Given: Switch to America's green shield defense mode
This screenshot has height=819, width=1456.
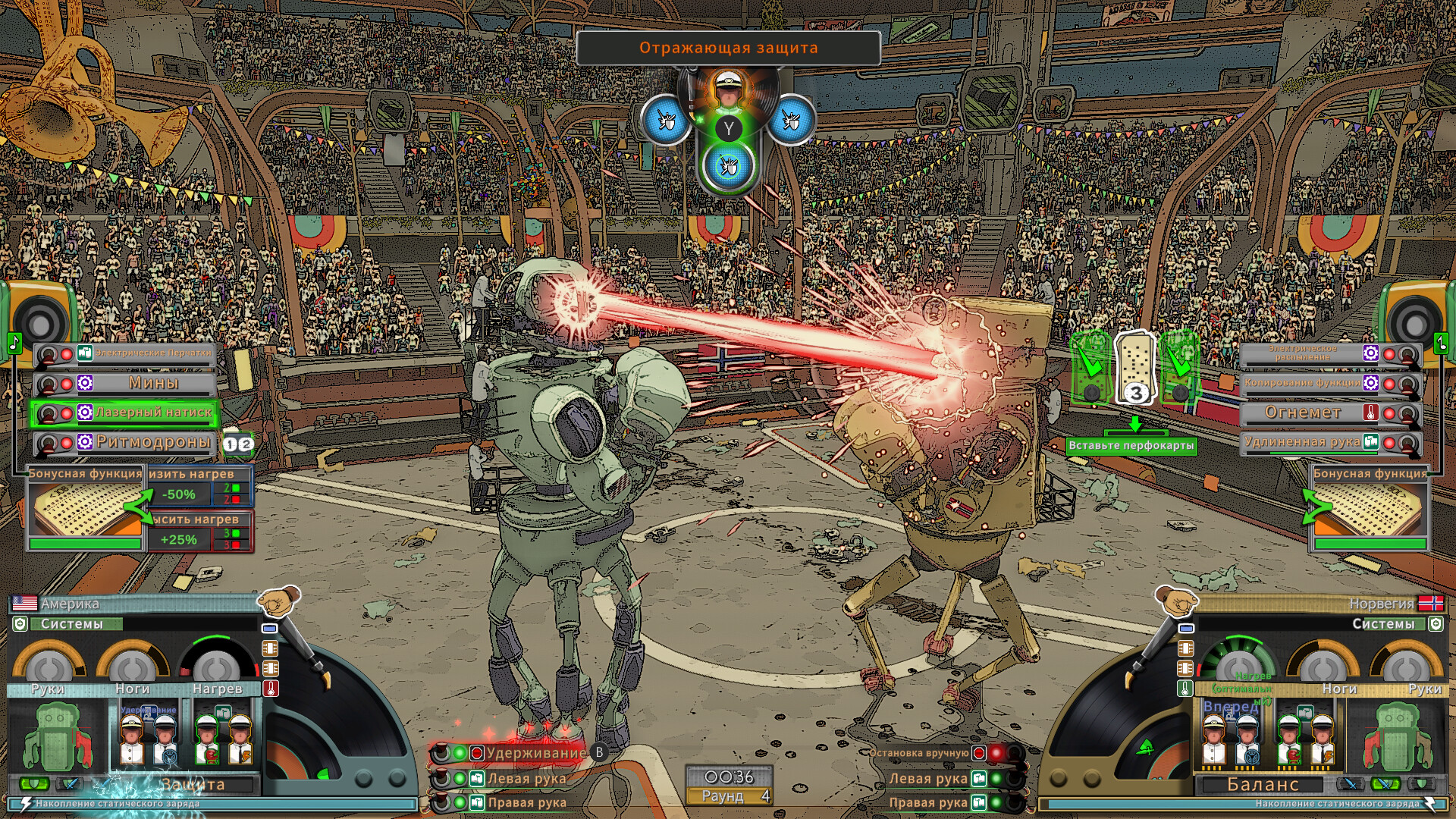Looking at the screenshot, I should pos(33,783).
